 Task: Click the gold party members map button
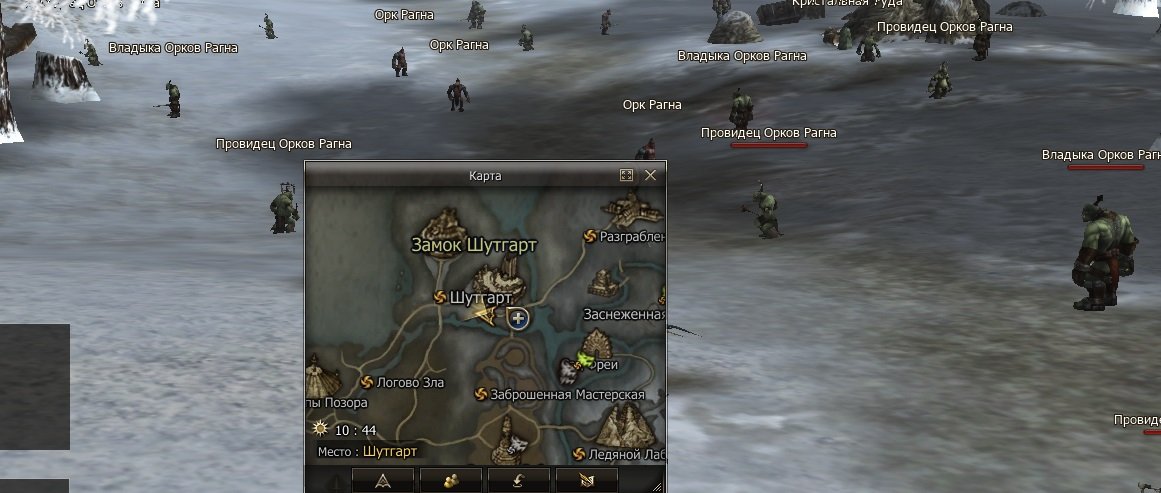click(x=451, y=480)
